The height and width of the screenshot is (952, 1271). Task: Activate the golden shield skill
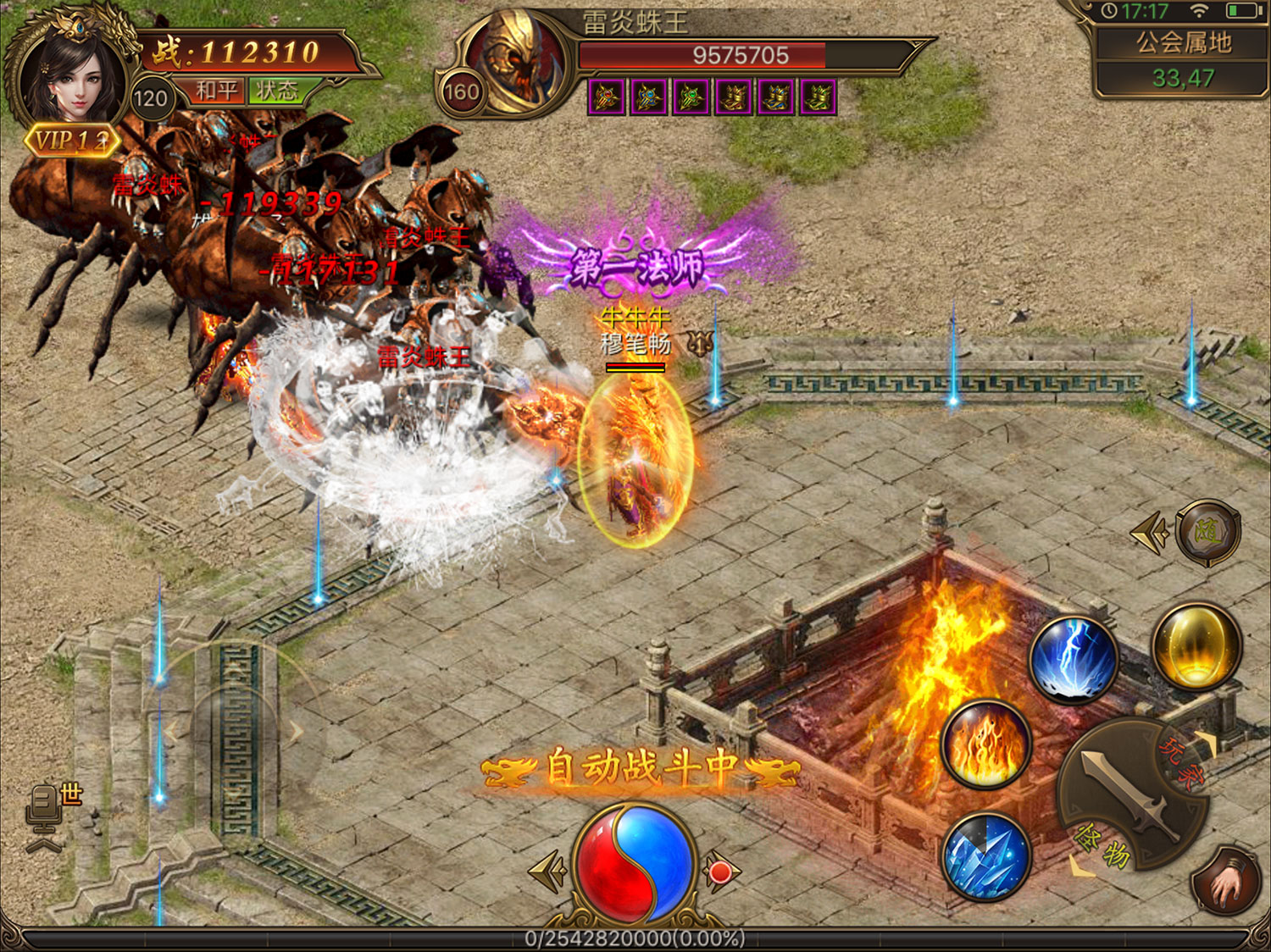coord(1196,645)
